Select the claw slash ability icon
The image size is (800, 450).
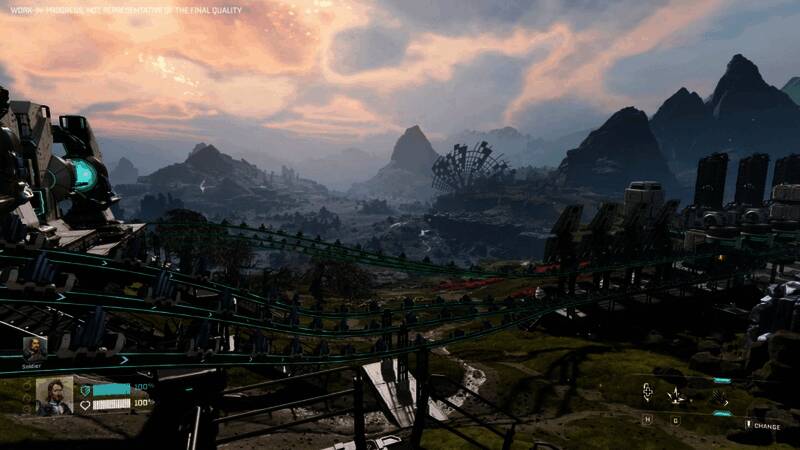[719, 397]
